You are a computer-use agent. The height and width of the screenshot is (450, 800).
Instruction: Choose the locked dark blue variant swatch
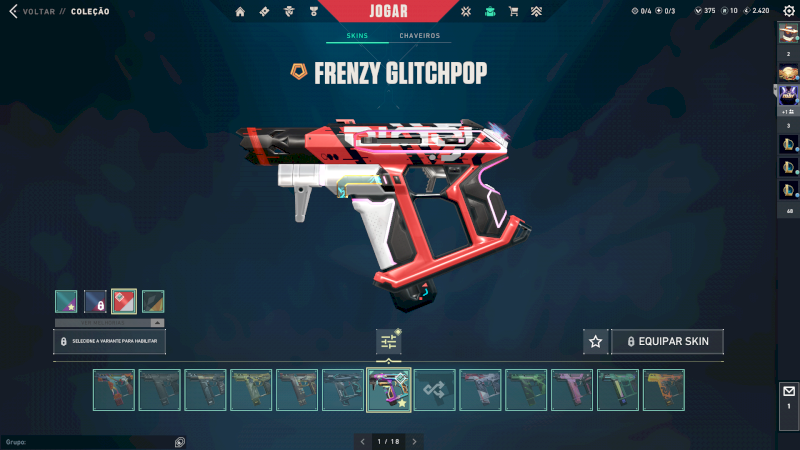pyautogui.click(x=95, y=301)
